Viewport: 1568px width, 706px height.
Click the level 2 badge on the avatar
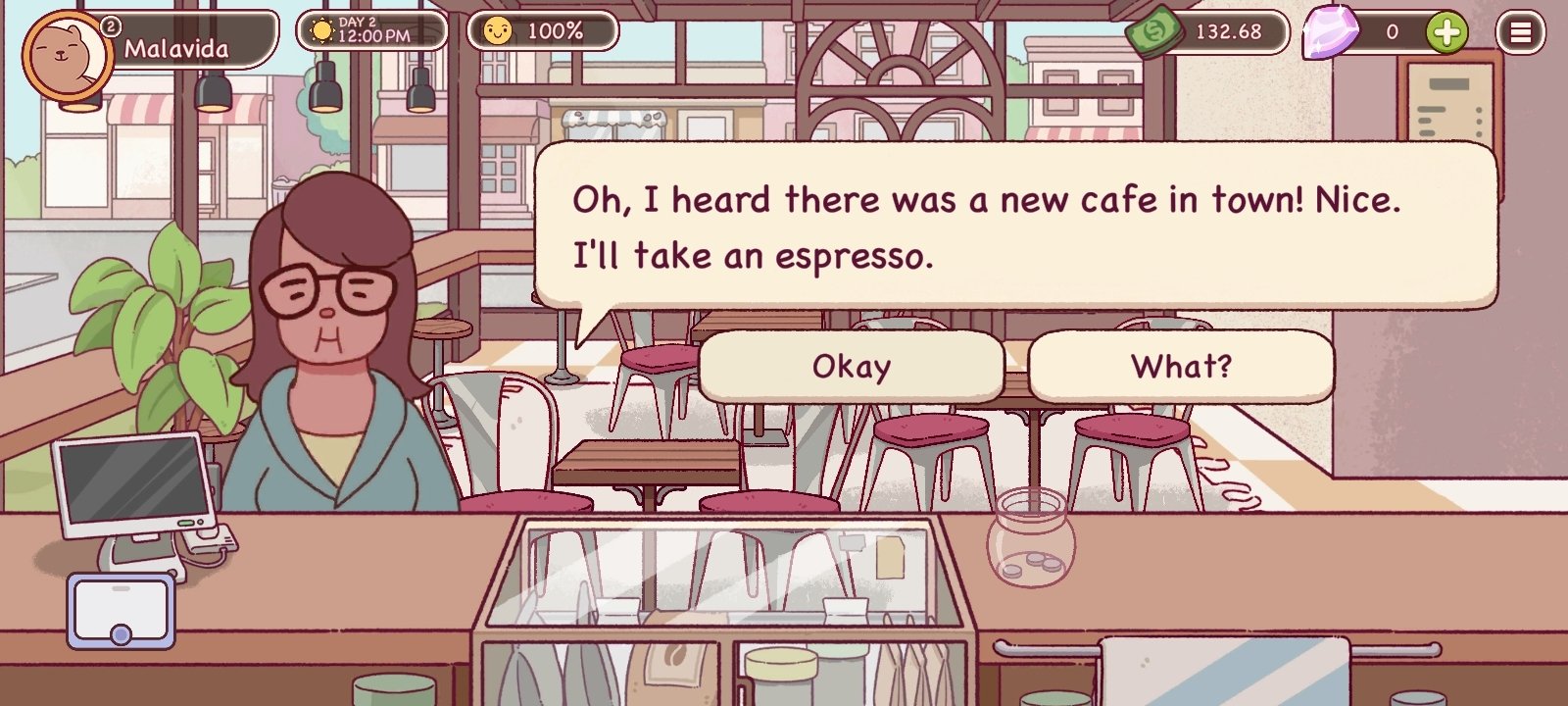point(111,24)
